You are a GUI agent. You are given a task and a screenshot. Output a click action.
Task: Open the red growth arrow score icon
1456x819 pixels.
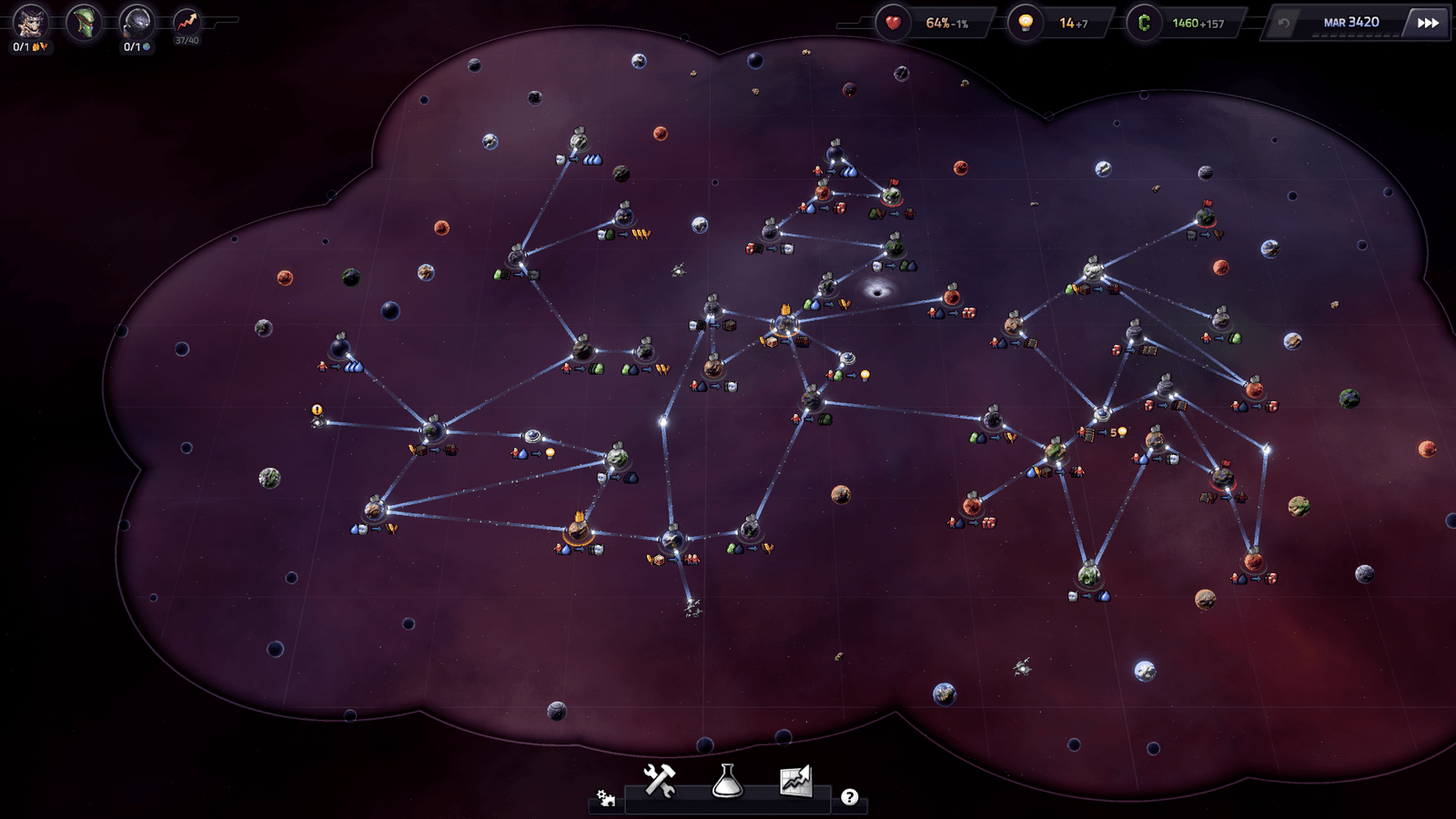187,22
